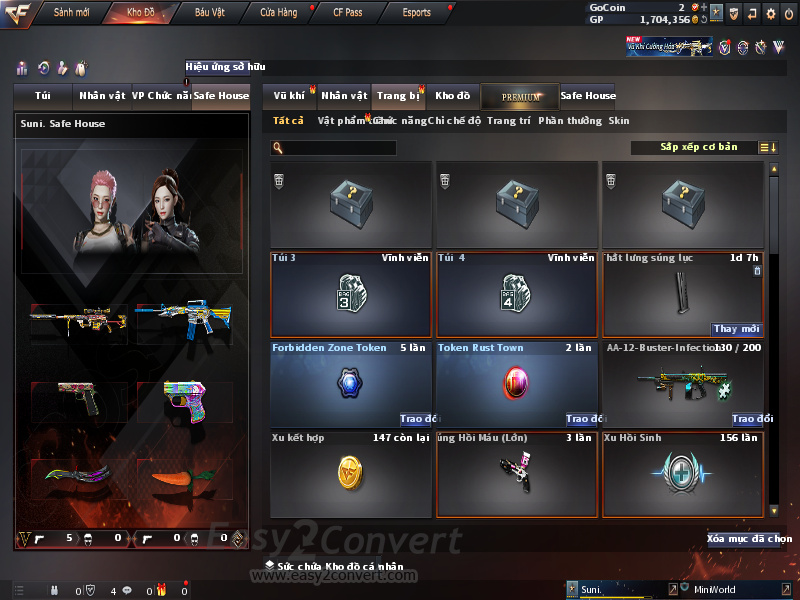This screenshot has width=800, height=600.
Task: Switch to the Trang bị category
Action: click(399, 96)
